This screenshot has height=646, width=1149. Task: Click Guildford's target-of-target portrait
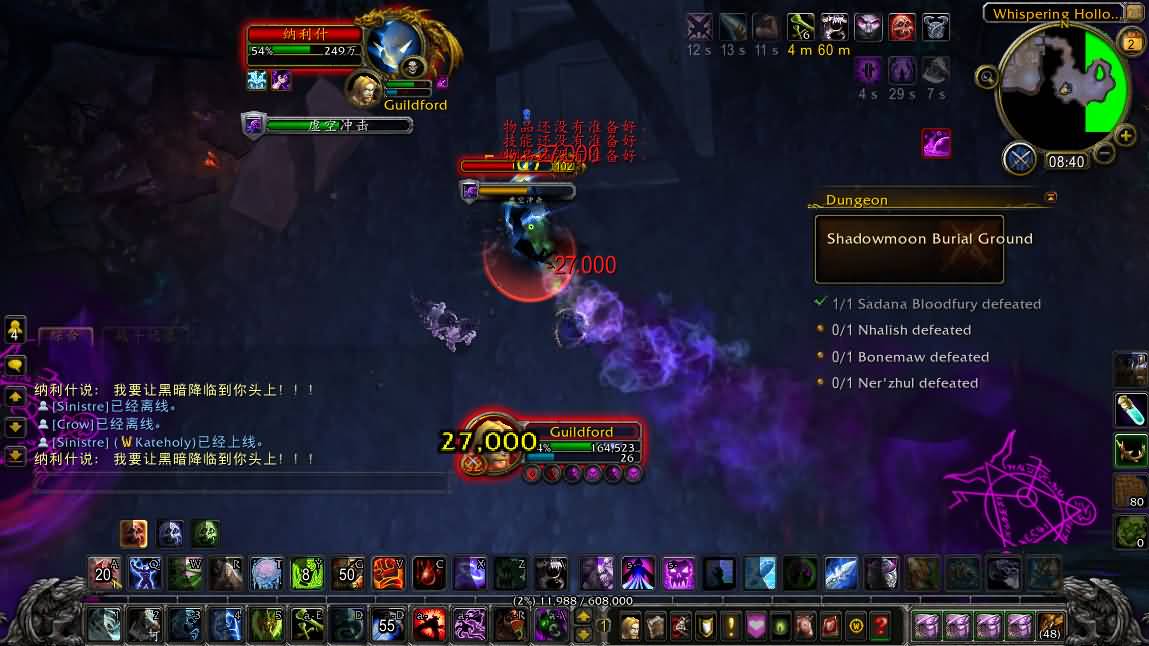click(x=364, y=88)
